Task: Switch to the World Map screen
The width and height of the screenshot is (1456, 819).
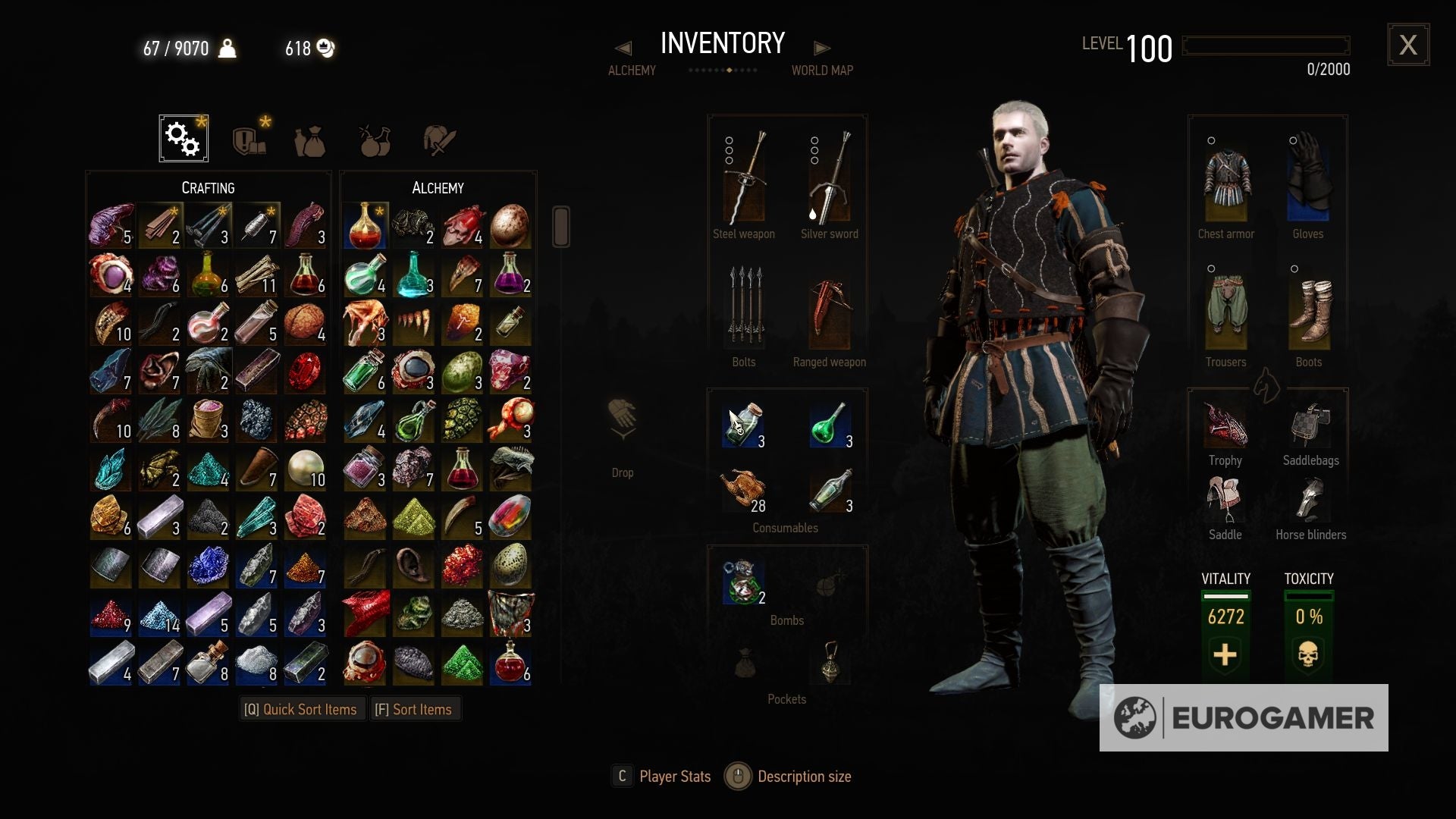Action: point(824,70)
